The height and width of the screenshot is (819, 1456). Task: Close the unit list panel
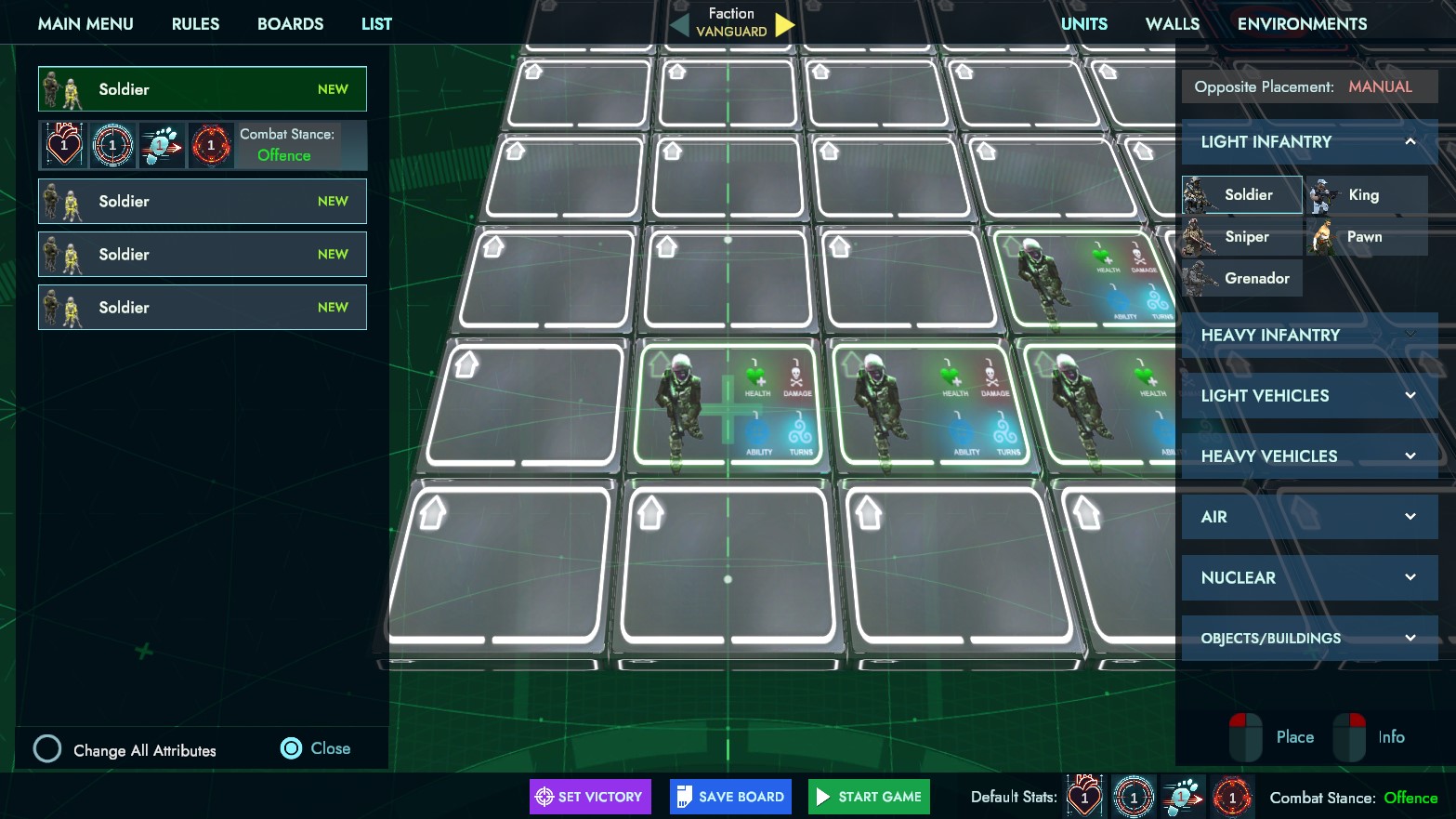[x=316, y=748]
